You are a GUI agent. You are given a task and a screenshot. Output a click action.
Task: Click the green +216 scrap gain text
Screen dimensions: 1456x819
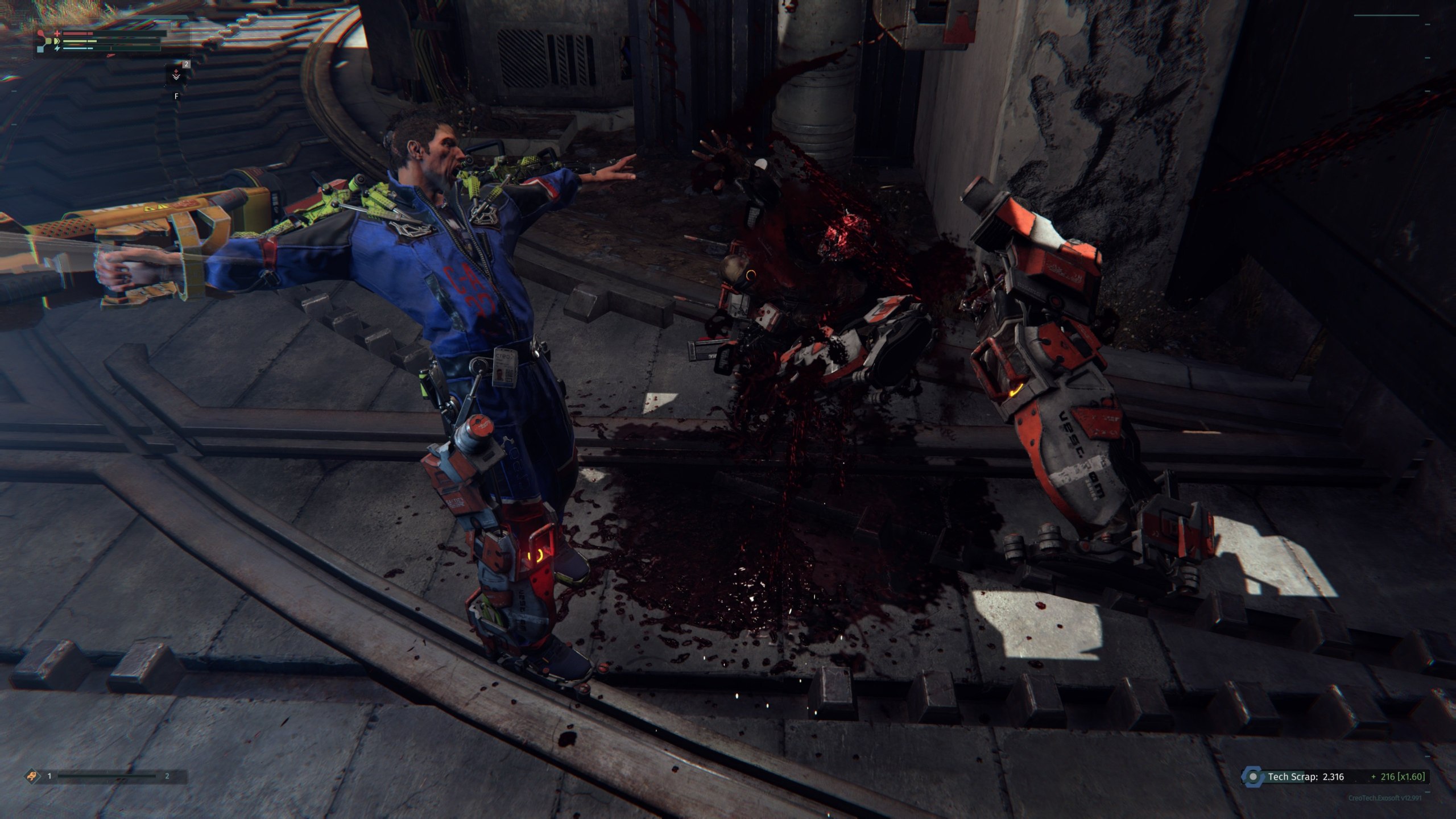point(1387,777)
